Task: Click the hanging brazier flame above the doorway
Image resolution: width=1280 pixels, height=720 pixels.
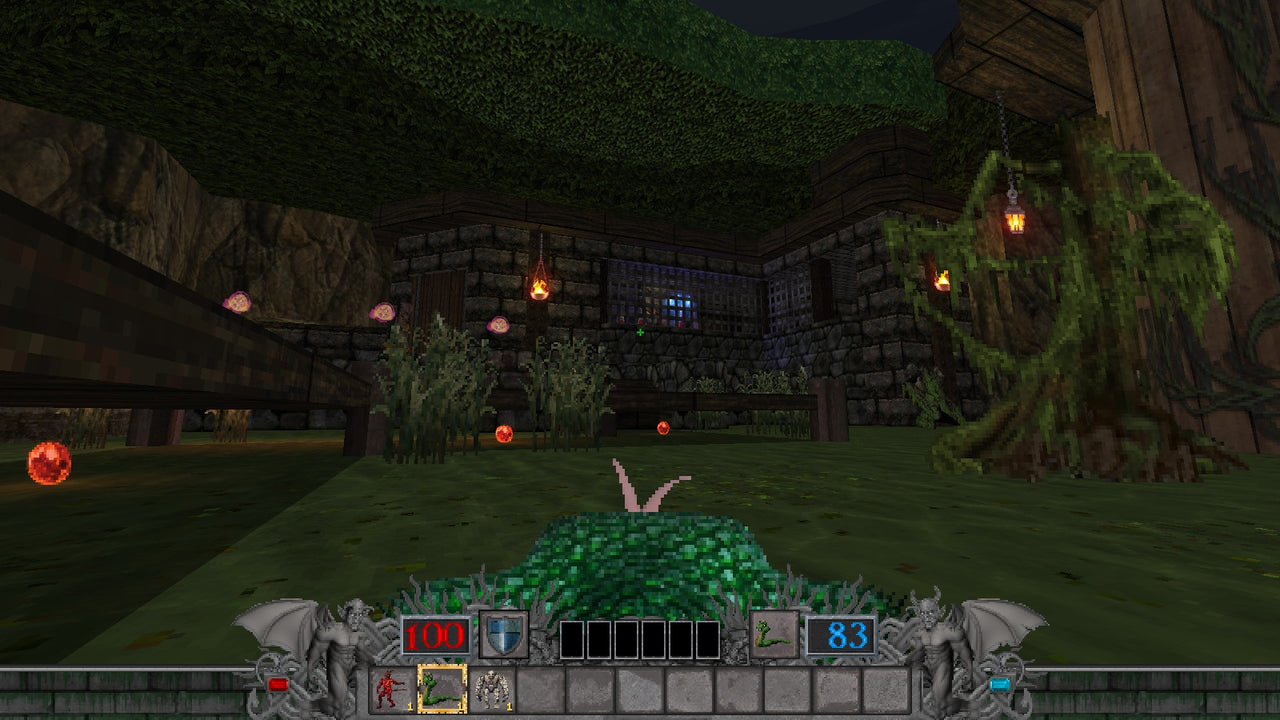Action: [538, 287]
